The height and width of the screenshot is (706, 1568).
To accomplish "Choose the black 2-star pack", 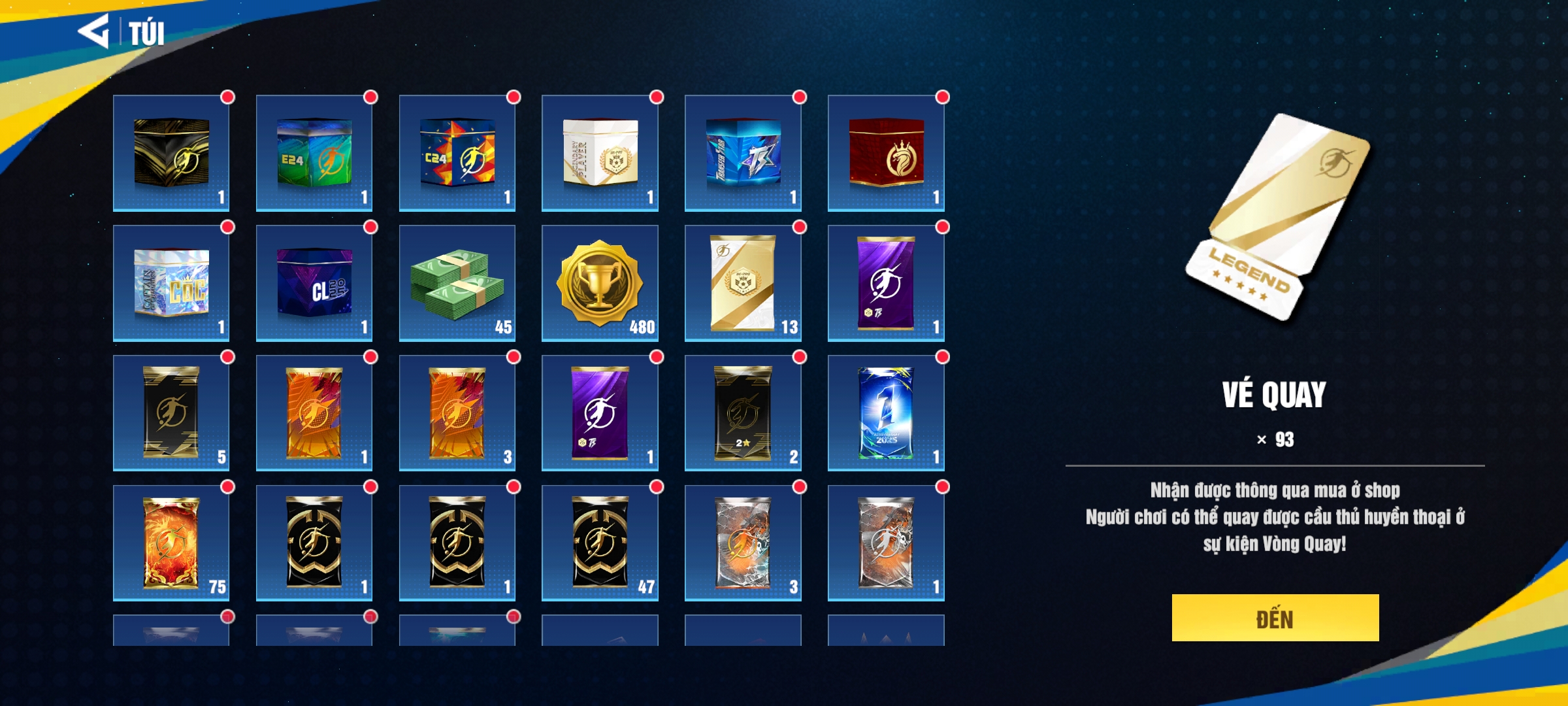I will 743,413.
